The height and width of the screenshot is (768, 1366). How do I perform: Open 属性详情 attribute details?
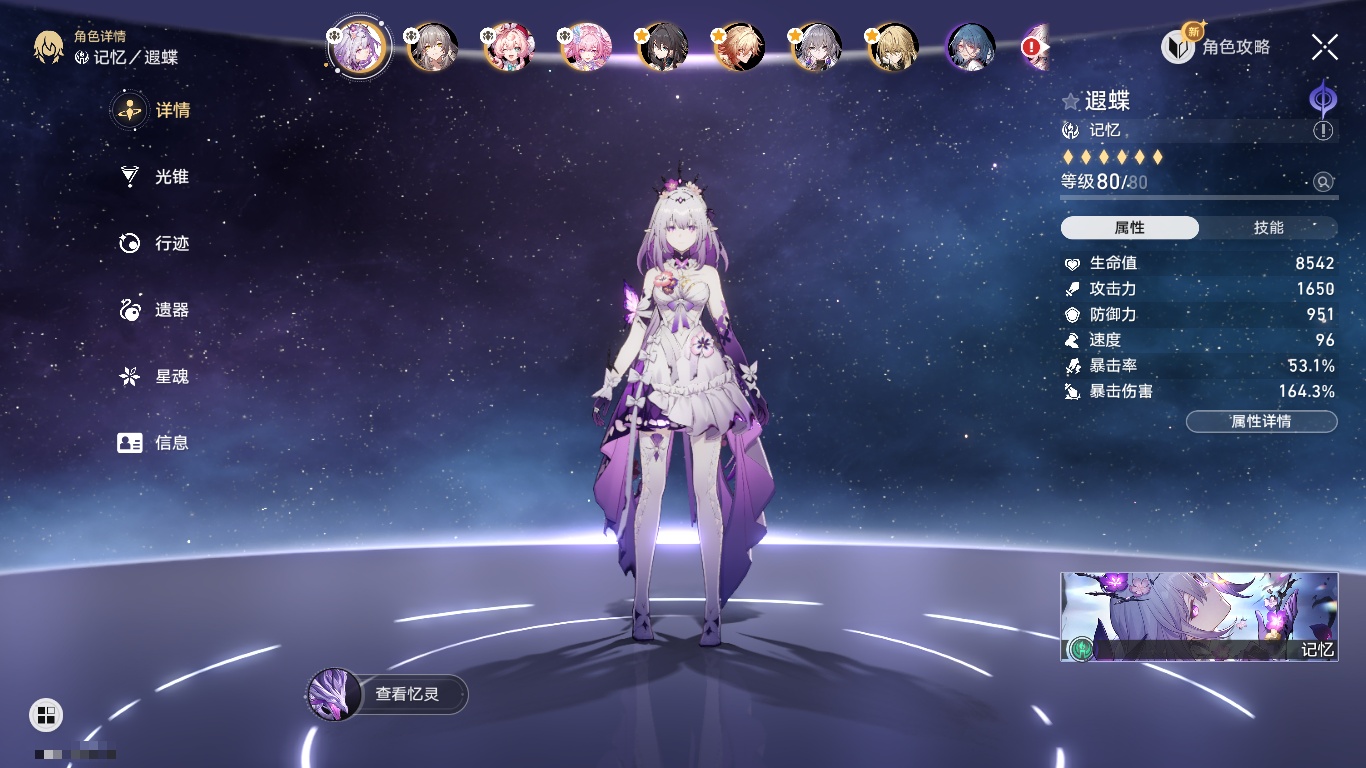point(1261,421)
